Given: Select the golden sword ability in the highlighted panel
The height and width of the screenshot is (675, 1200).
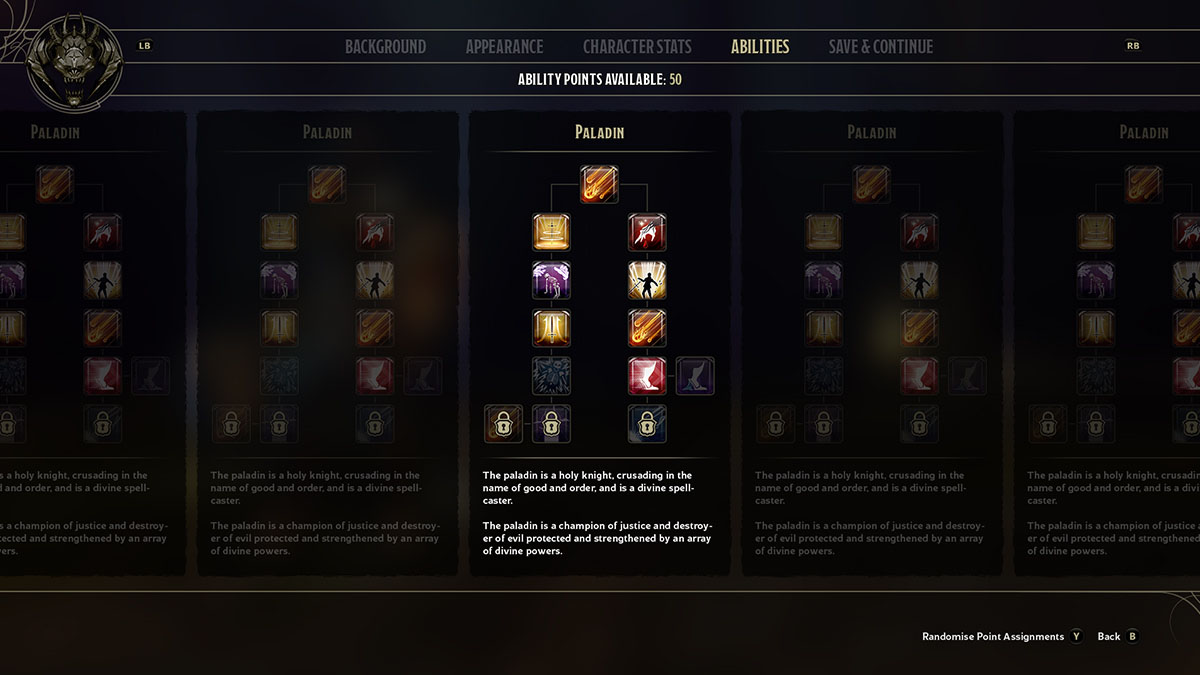Looking at the screenshot, I should pyautogui.click(x=551, y=328).
